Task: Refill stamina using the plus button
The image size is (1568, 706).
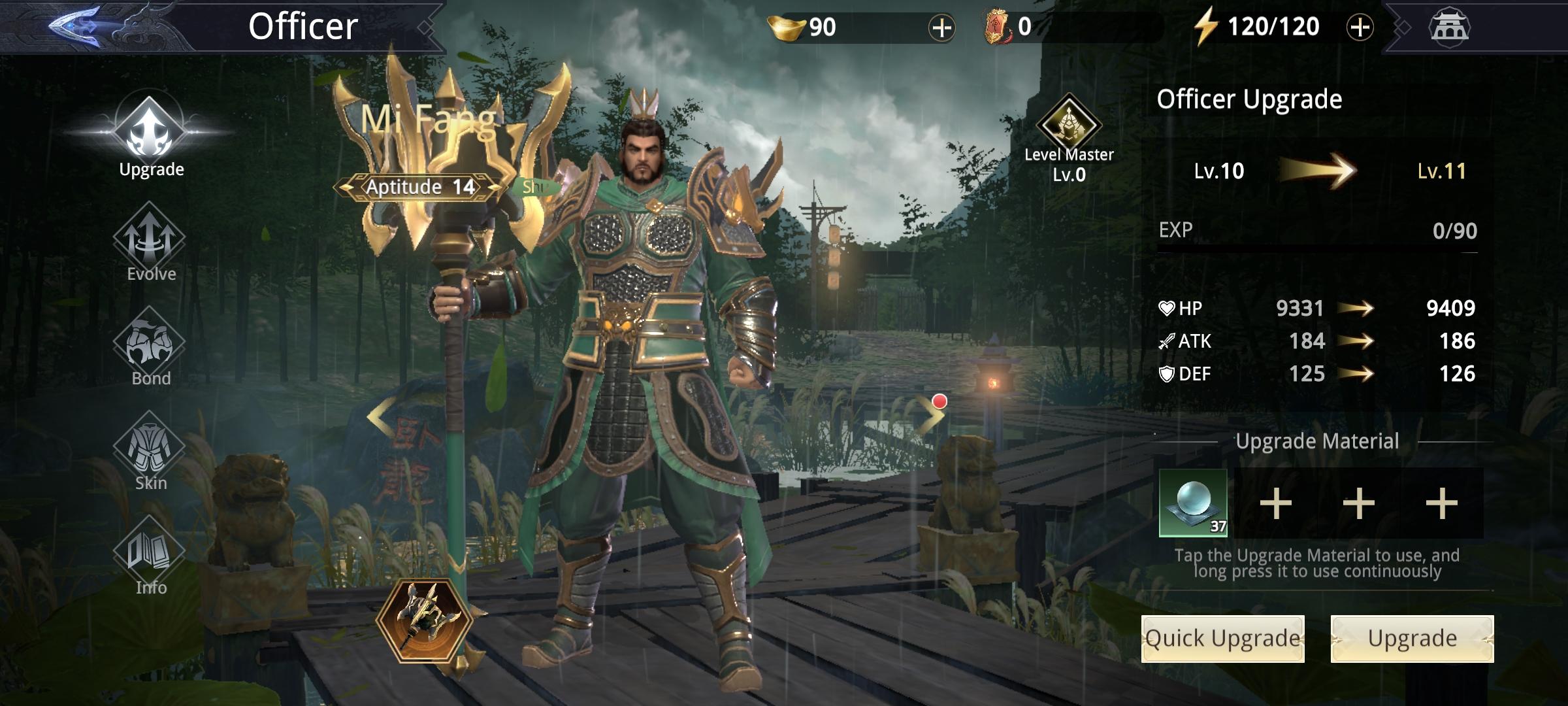Action: click(1360, 27)
